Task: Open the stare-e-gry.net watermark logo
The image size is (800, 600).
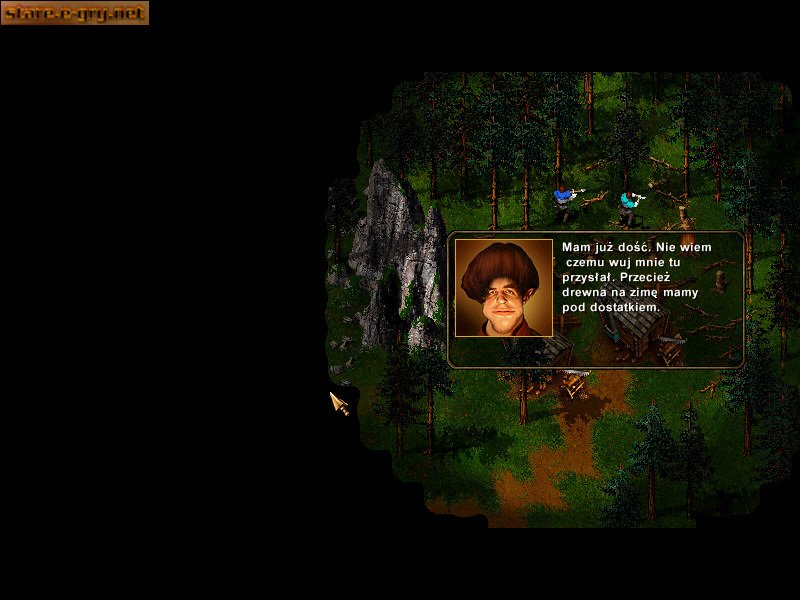Action: pos(75,13)
